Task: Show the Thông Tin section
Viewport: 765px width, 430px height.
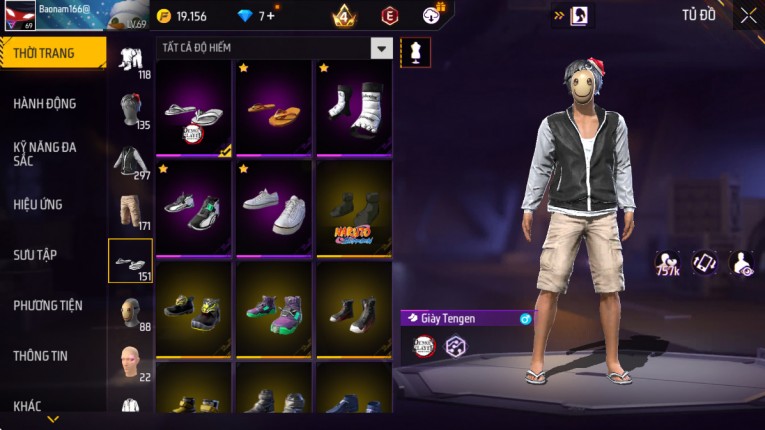Action: click(41, 355)
